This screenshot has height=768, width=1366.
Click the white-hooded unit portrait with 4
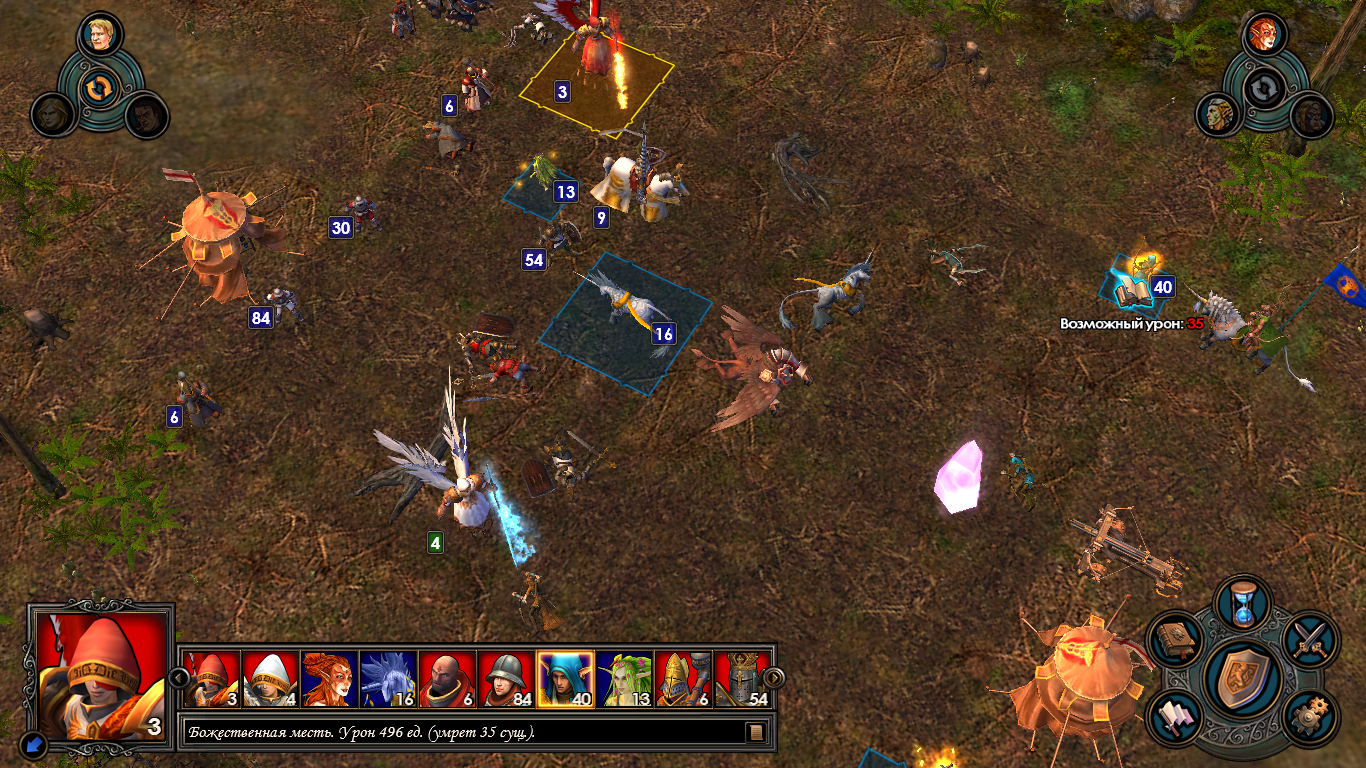coord(270,679)
